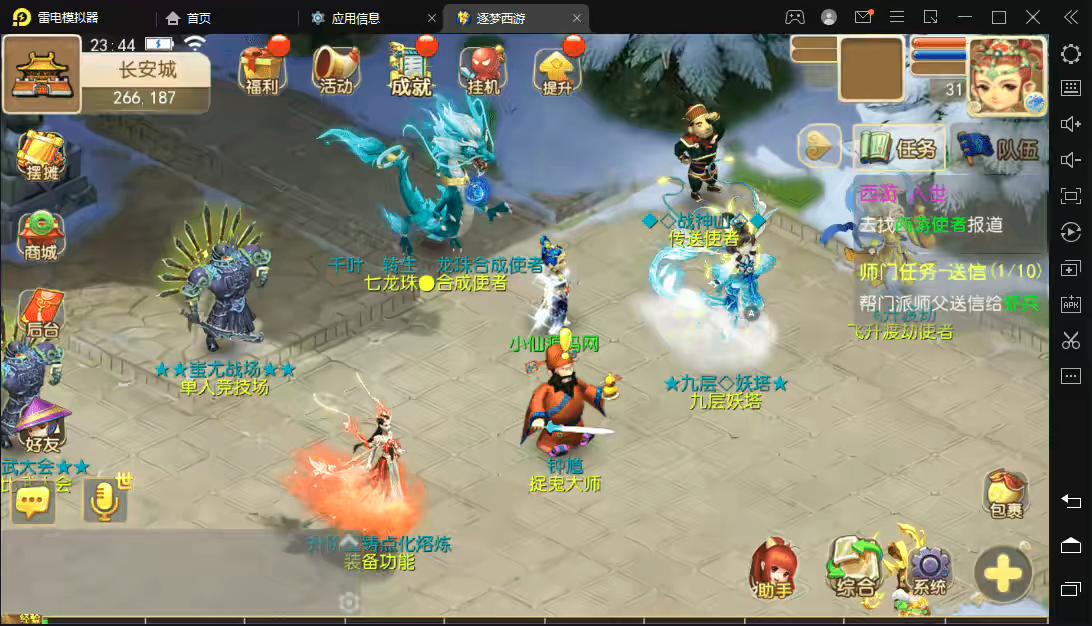Open the 商城 shop icon
The height and width of the screenshot is (626, 1092).
[41, 236]
